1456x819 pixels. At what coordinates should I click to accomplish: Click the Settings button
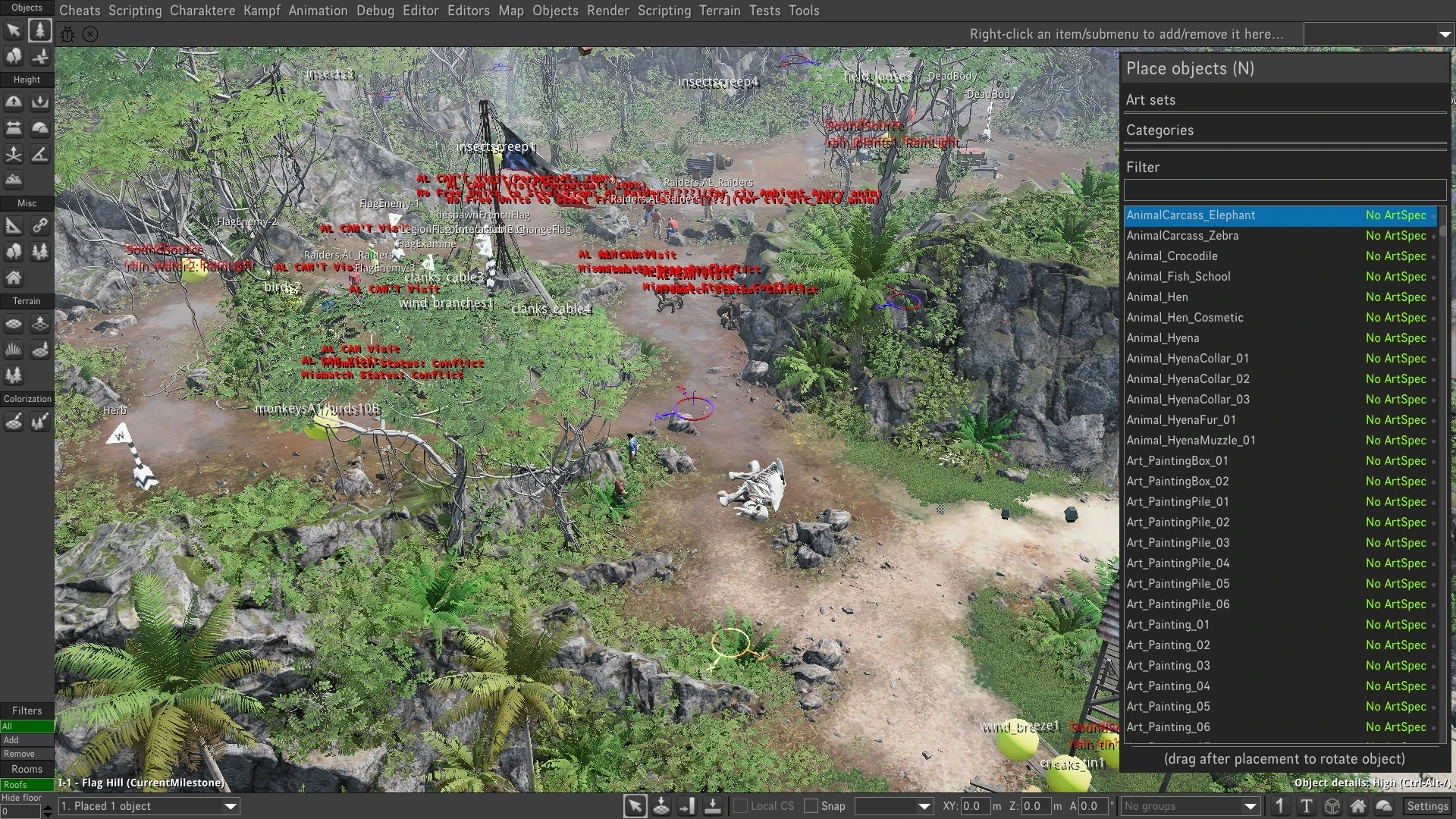pyautogui.click(x=1428, y=806)
